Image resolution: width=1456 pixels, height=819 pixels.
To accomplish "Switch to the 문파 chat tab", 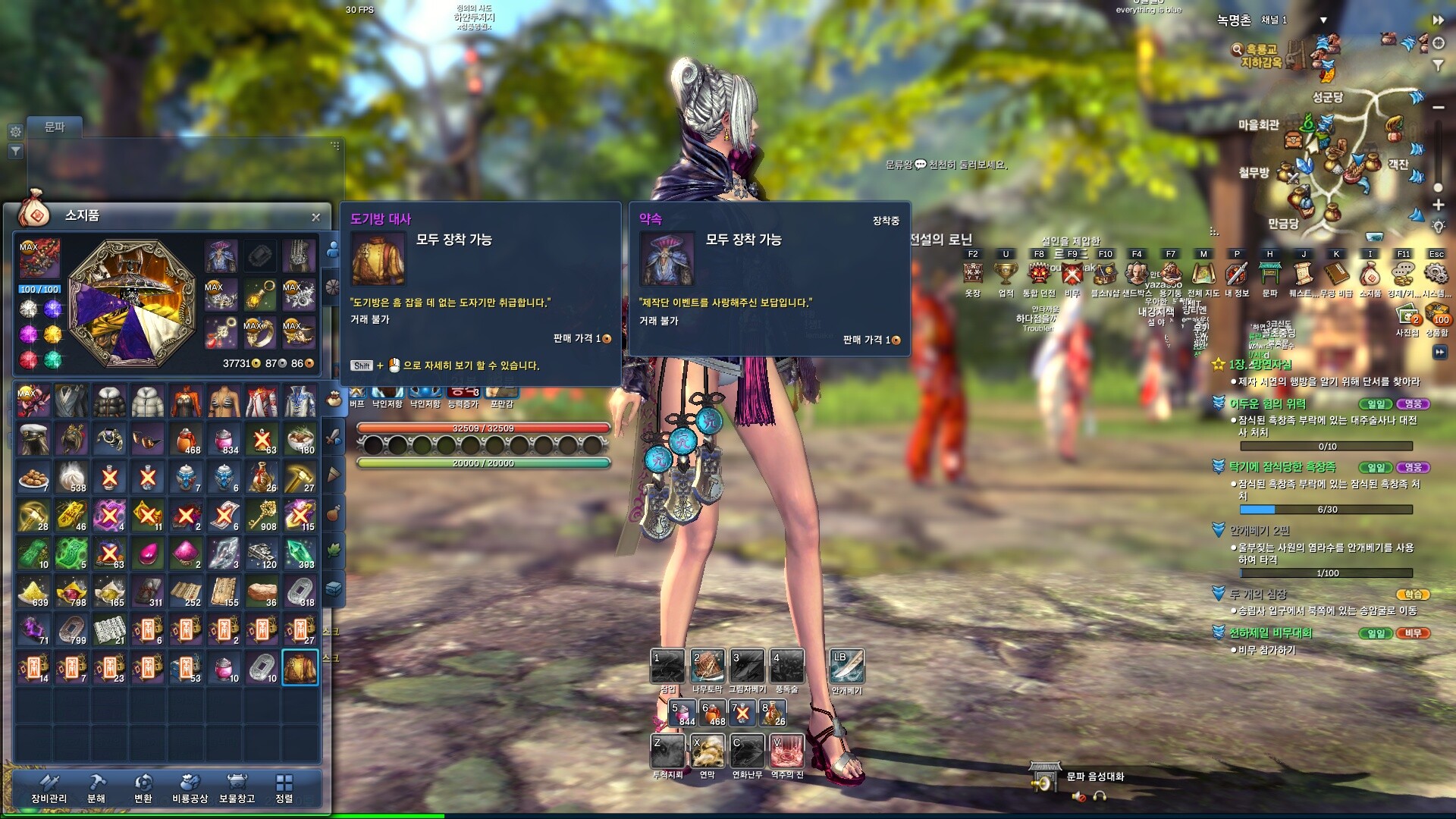I will point(55,127).
